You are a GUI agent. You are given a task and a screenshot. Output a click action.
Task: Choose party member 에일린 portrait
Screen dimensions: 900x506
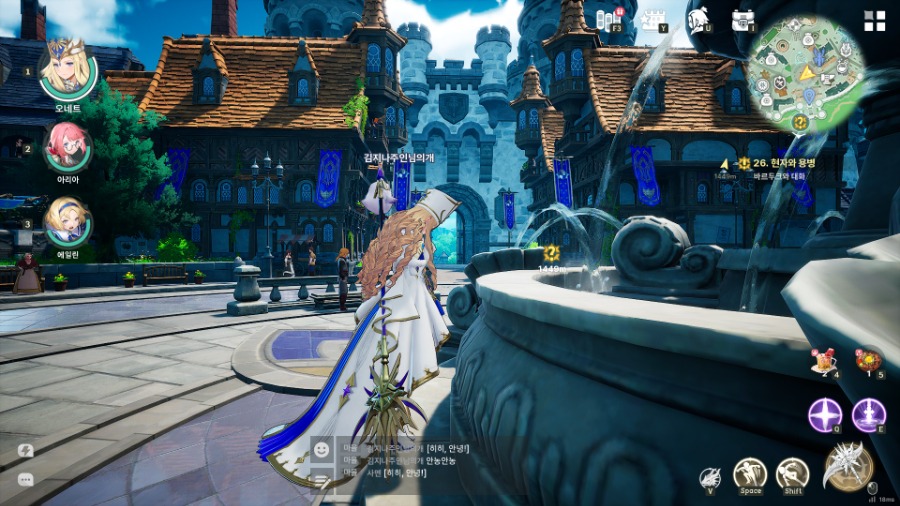pos(67,221)
